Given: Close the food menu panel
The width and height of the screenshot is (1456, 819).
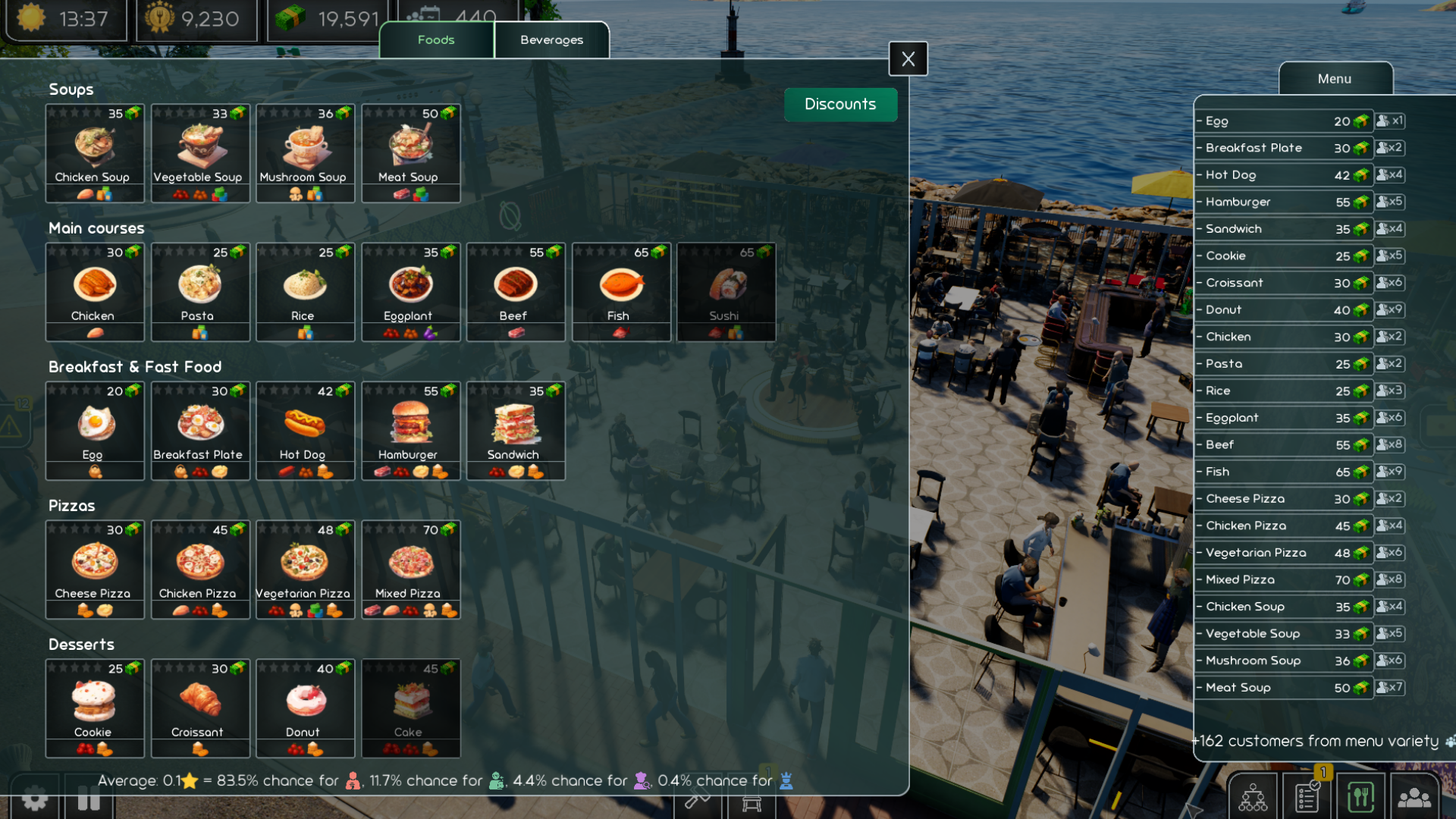Looking at the screenshot, I should click(908, 58).
